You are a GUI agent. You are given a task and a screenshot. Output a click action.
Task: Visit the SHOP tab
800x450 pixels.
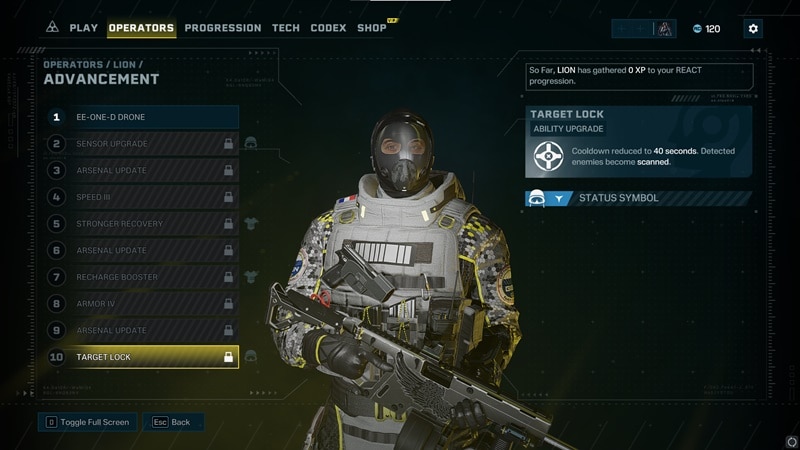click(x=372, y=28)
